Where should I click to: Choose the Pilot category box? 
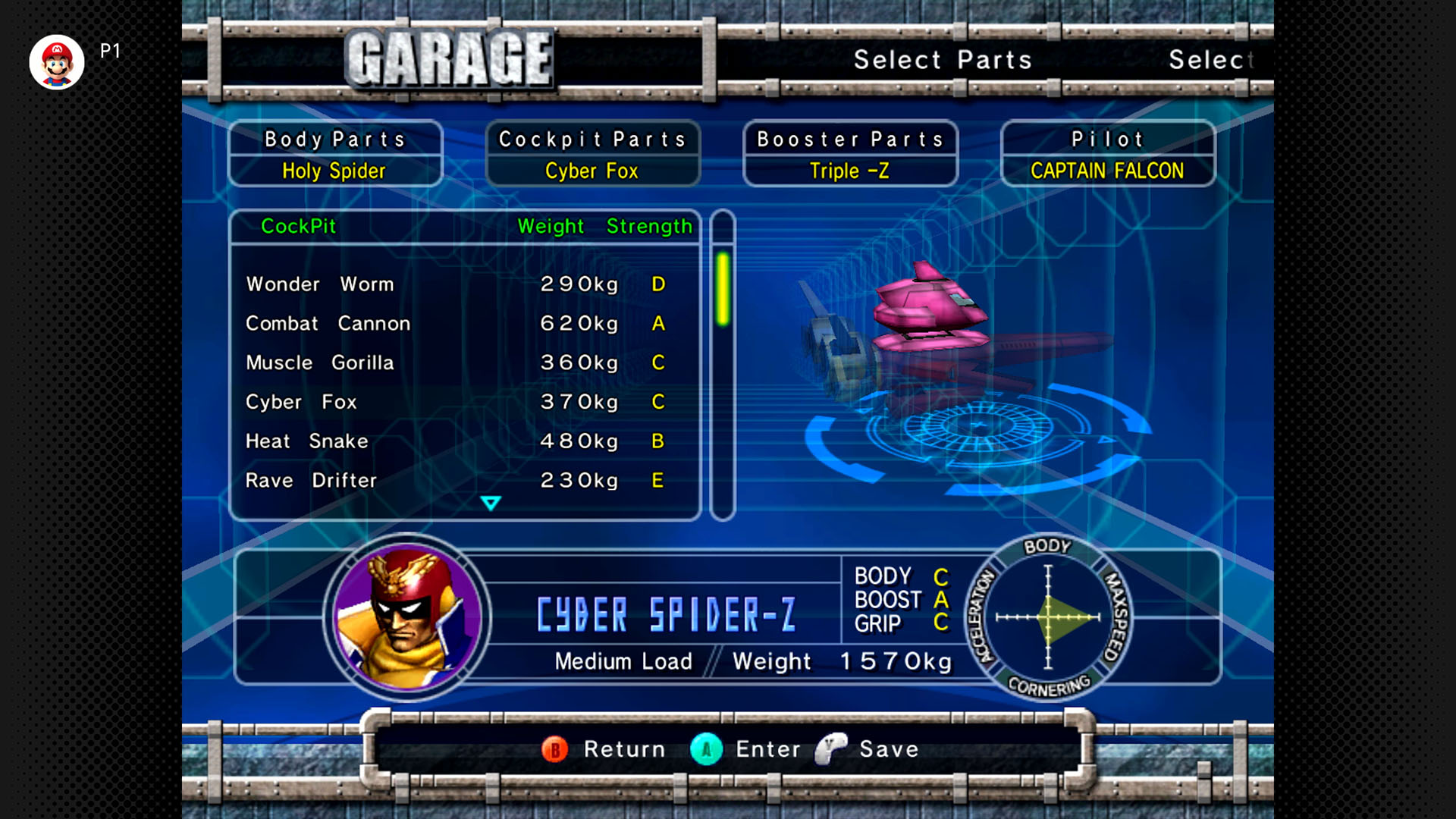coord(1107,154)
